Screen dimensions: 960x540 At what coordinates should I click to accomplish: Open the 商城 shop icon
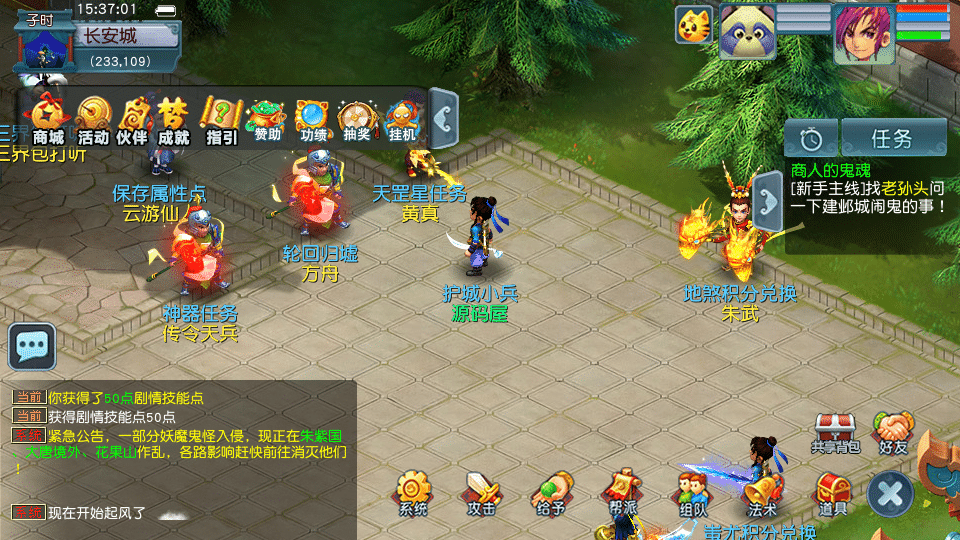point(48,119)
